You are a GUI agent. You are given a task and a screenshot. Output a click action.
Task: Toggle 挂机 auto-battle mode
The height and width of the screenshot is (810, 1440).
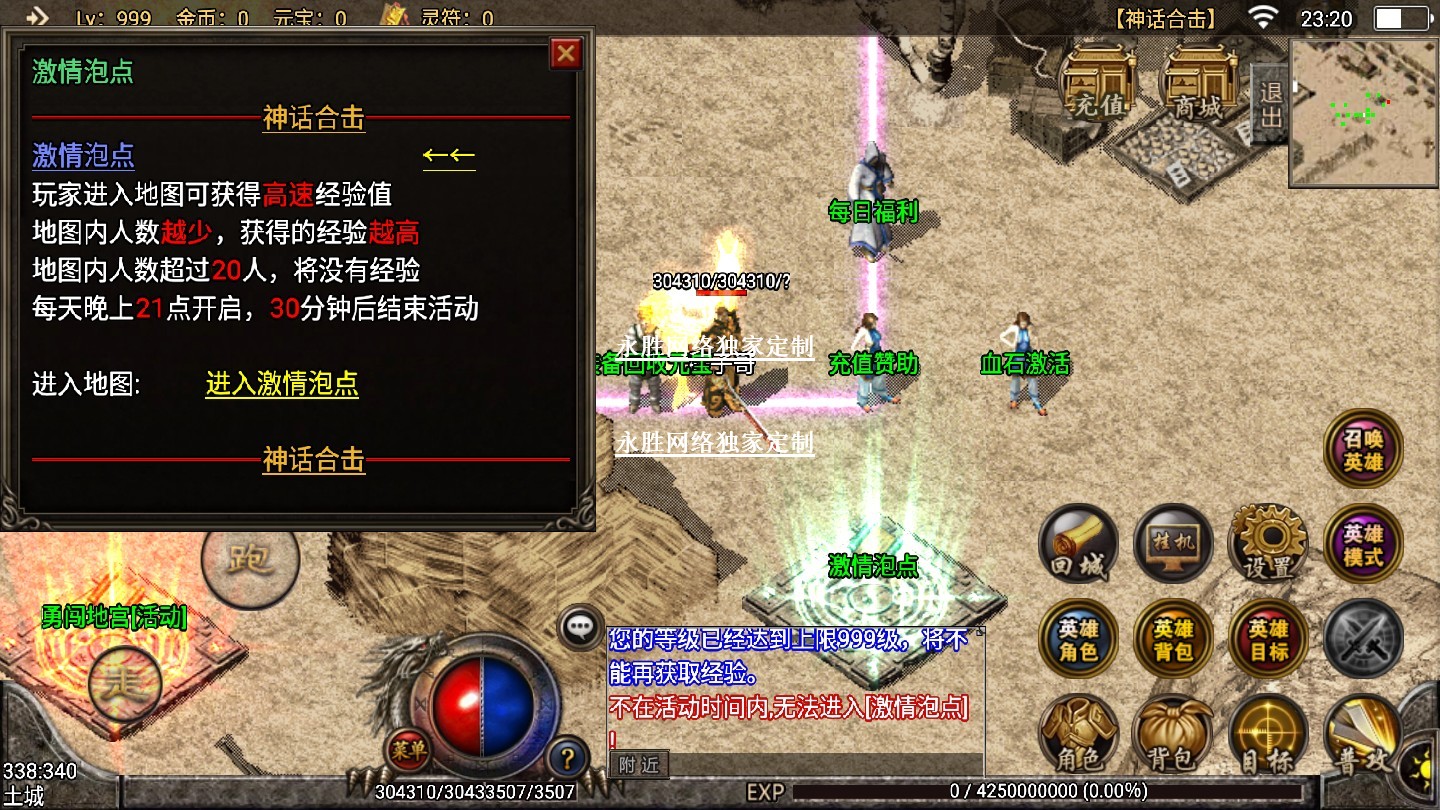pos(1174,543)
